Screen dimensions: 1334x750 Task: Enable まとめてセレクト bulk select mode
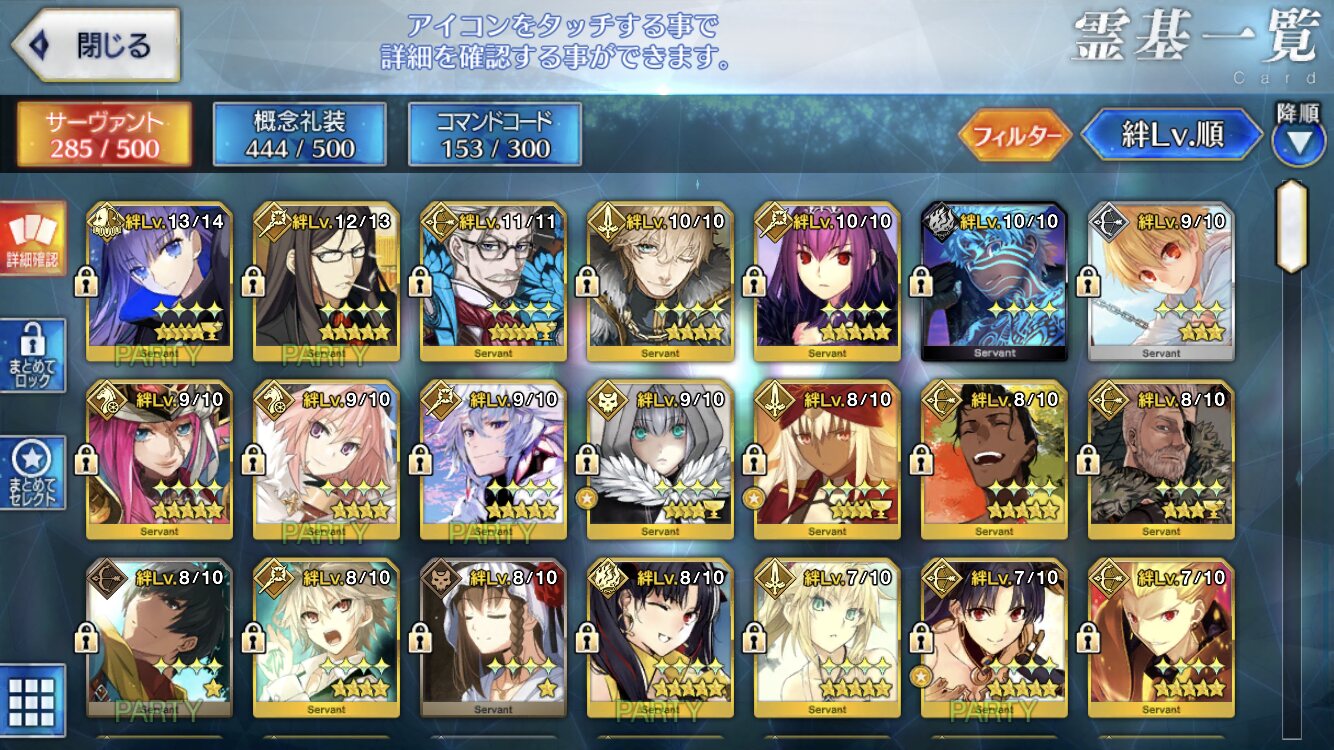tap(33, 472)
